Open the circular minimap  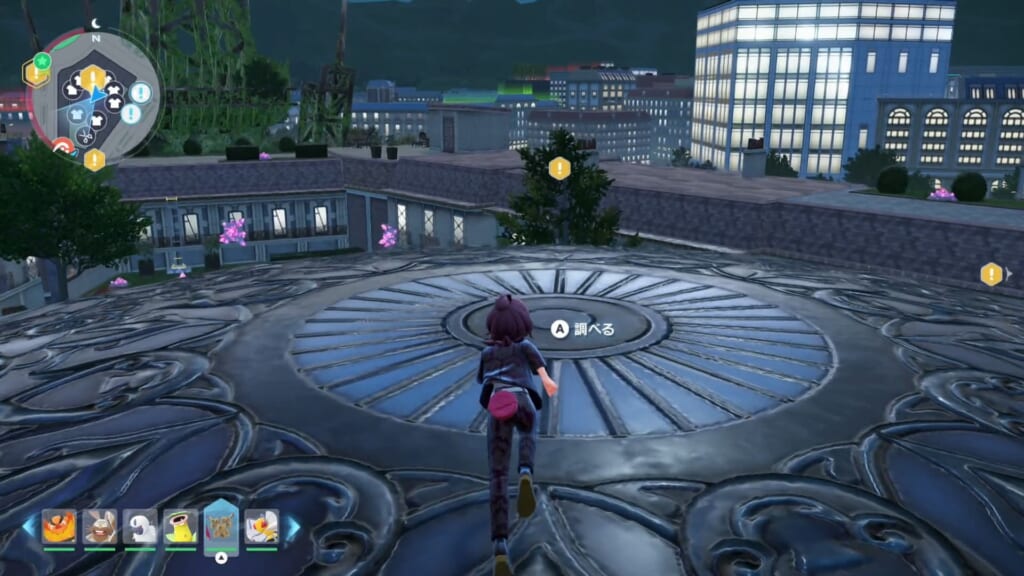pyautogui.click(x=95, y=95)
